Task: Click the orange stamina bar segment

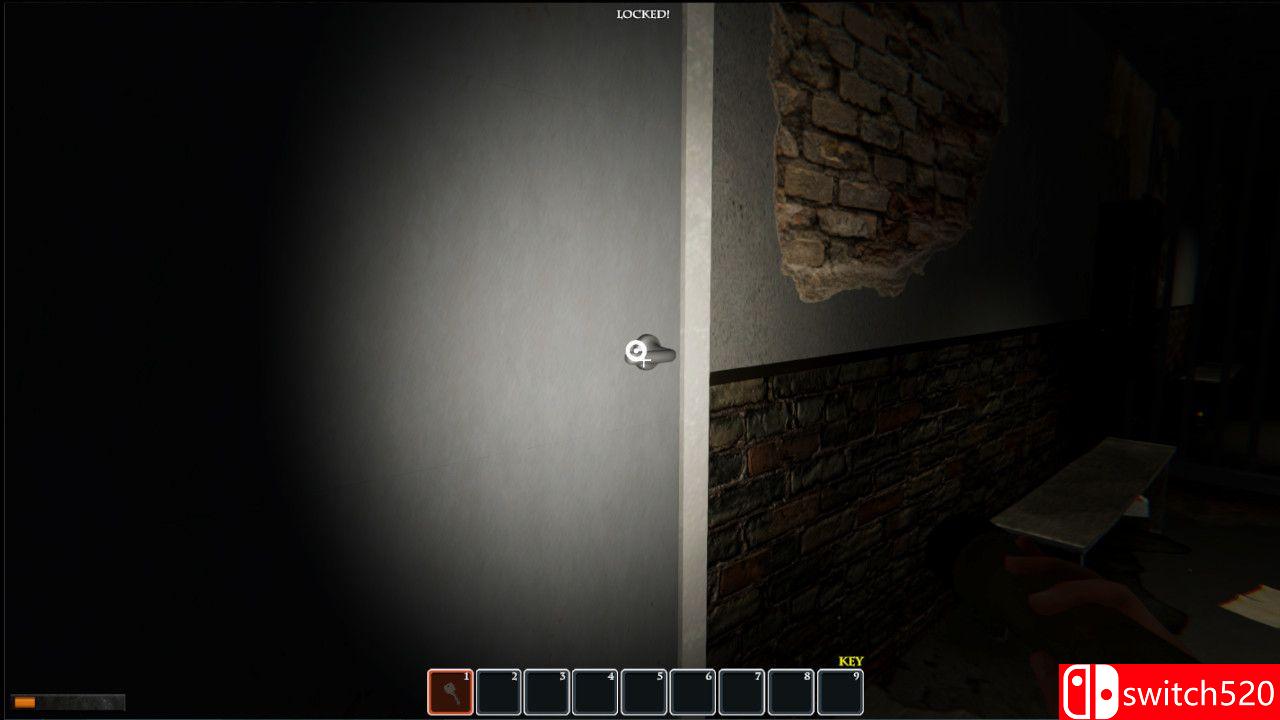Action: (25, 703)
